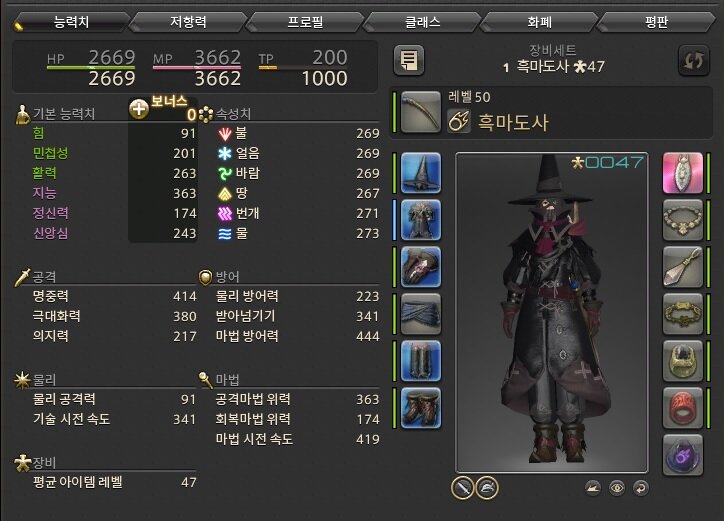Switch to the 저항력 tab
This screenshot has width=724, height=521.
pos(186,21)
